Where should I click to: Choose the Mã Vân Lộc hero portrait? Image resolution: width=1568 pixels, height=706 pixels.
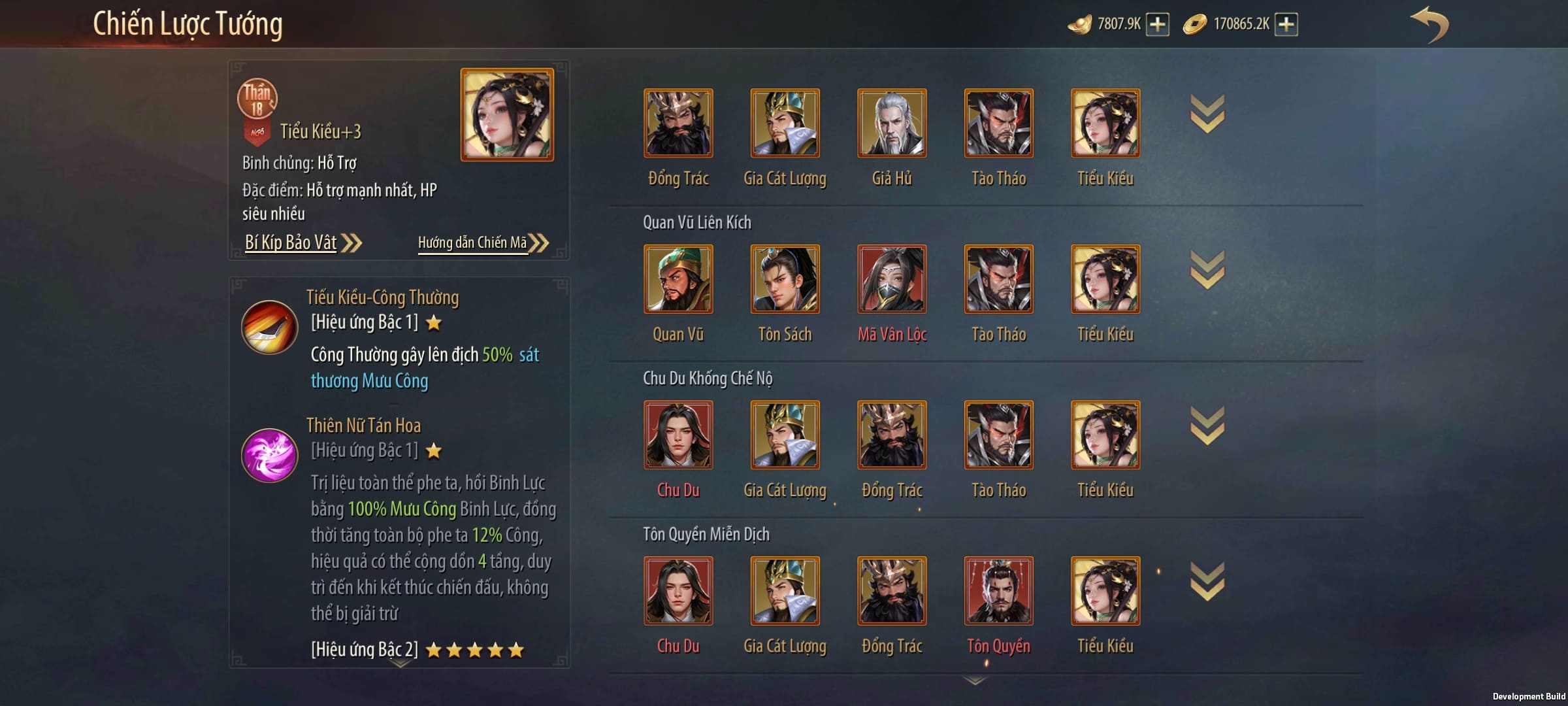(x=892, y=279)
